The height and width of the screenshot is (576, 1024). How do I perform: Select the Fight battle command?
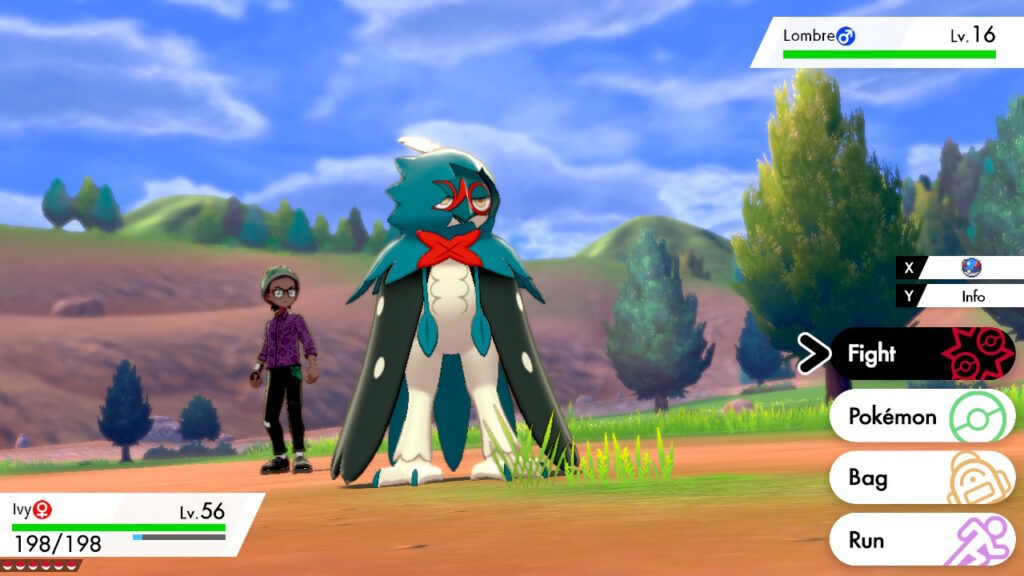pos(920,354)
